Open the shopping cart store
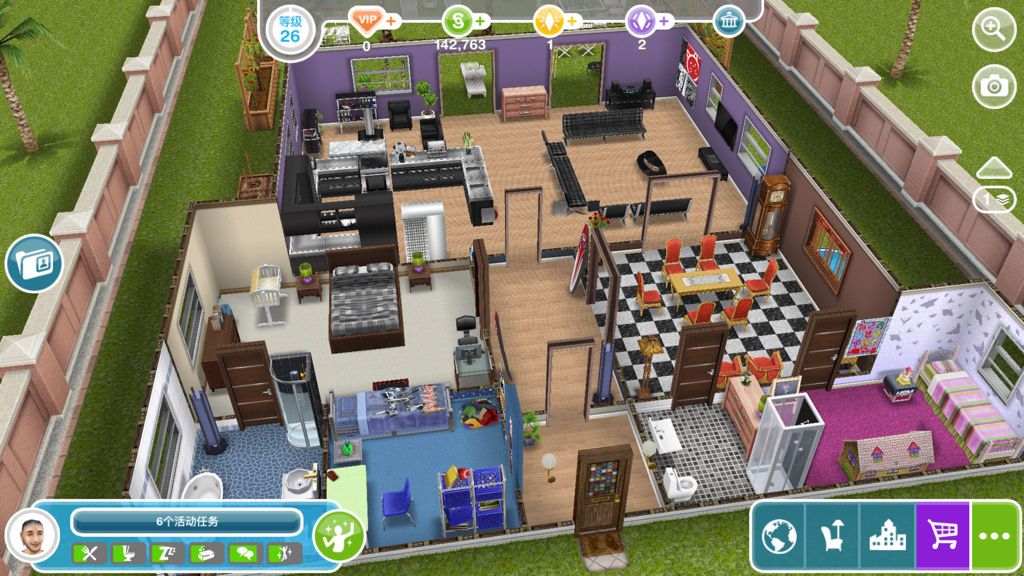Image resolution: width=1024 pixels, height=576 pixels. tap(942, 537)
